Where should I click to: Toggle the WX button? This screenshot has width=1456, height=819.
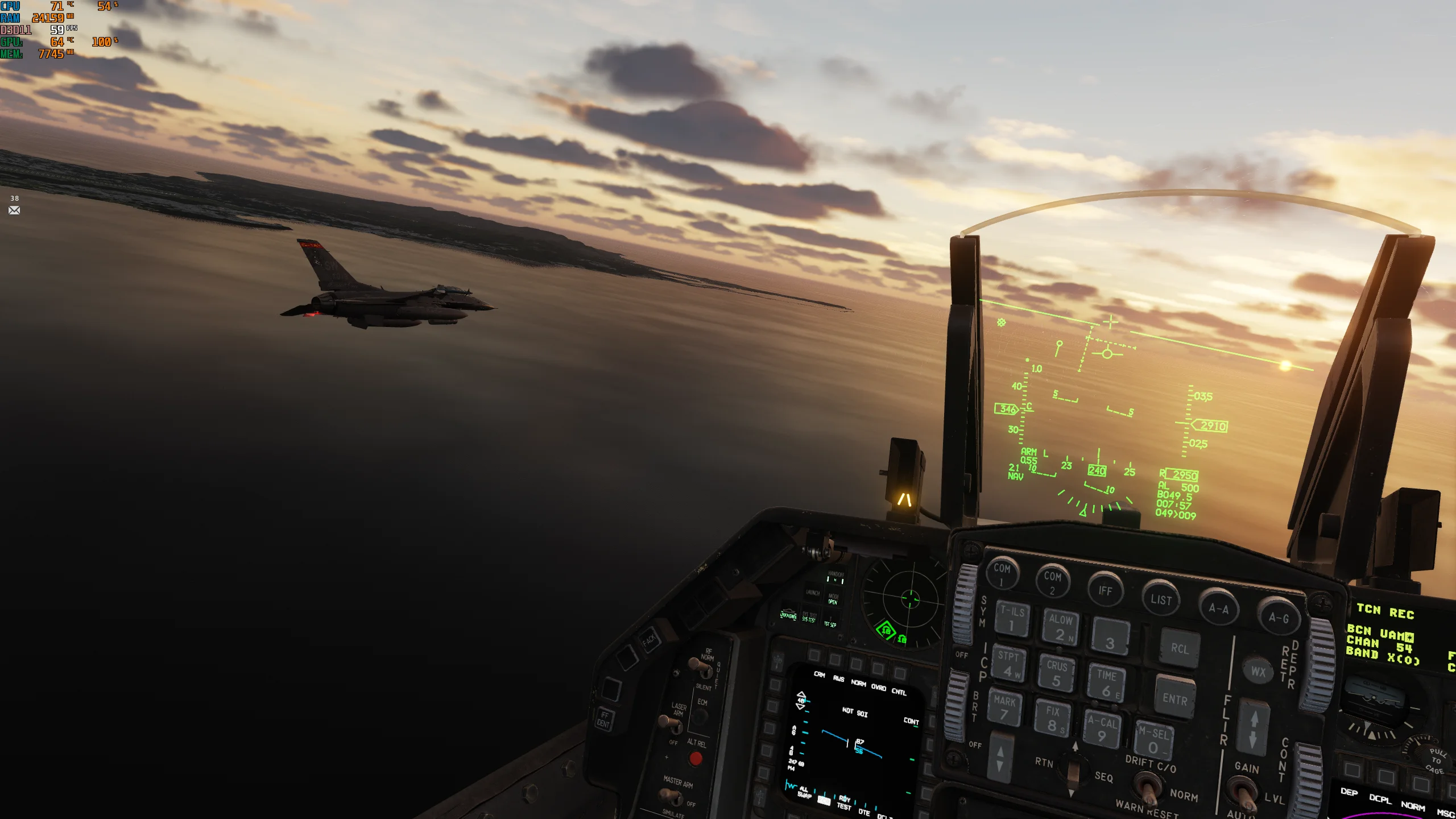click(1258, 672)
